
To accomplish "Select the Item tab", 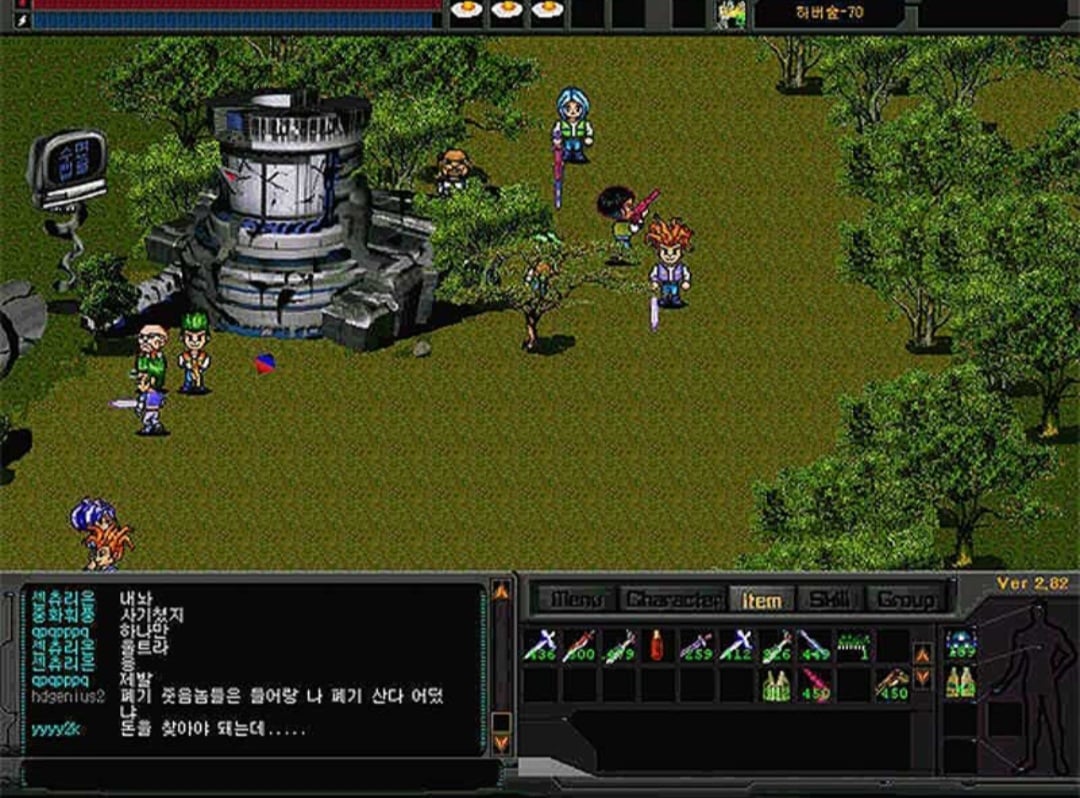I will (x=760, y=599).
